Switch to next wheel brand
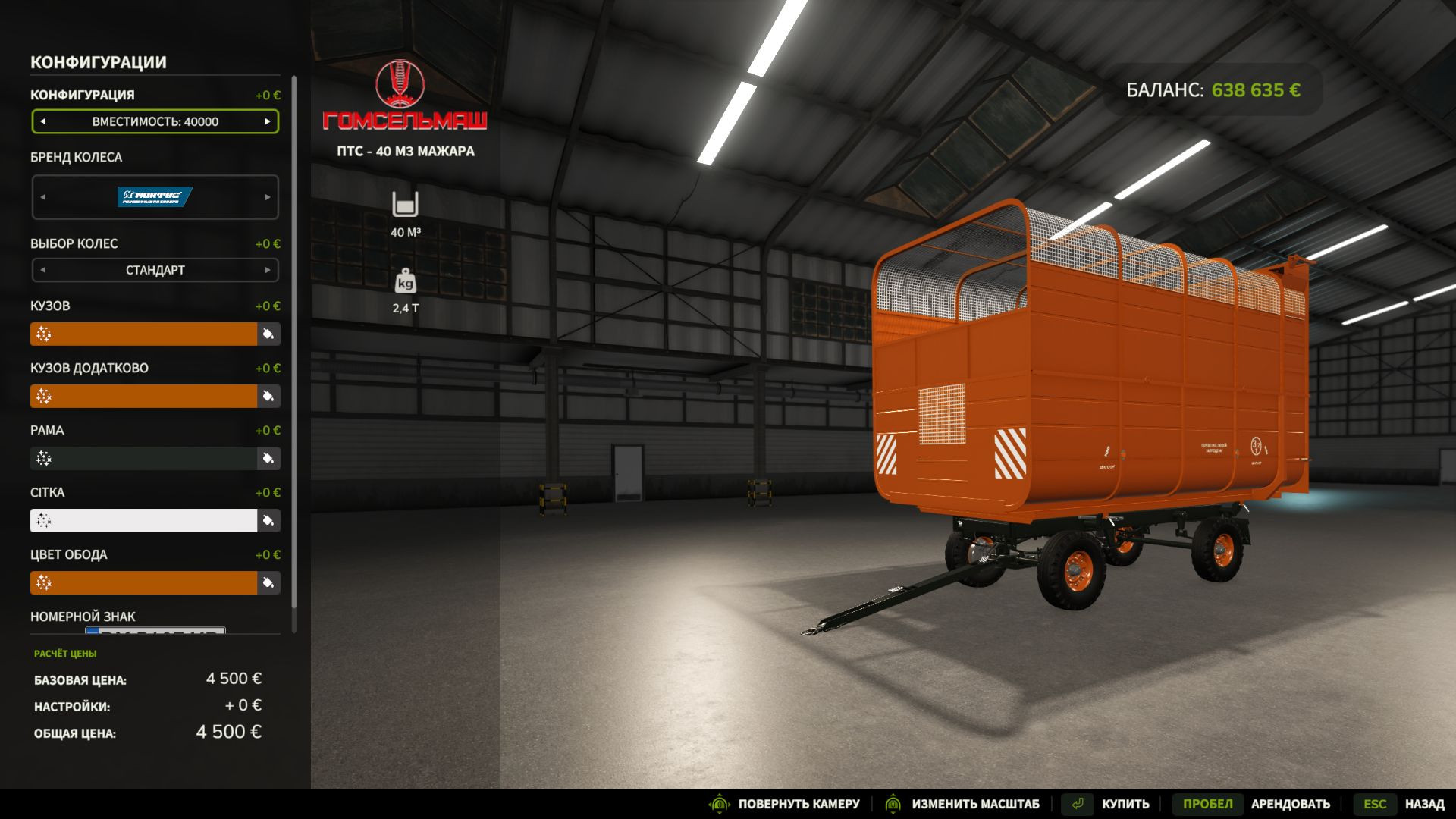Screen dimensions: 1456x819 [268, 197]
